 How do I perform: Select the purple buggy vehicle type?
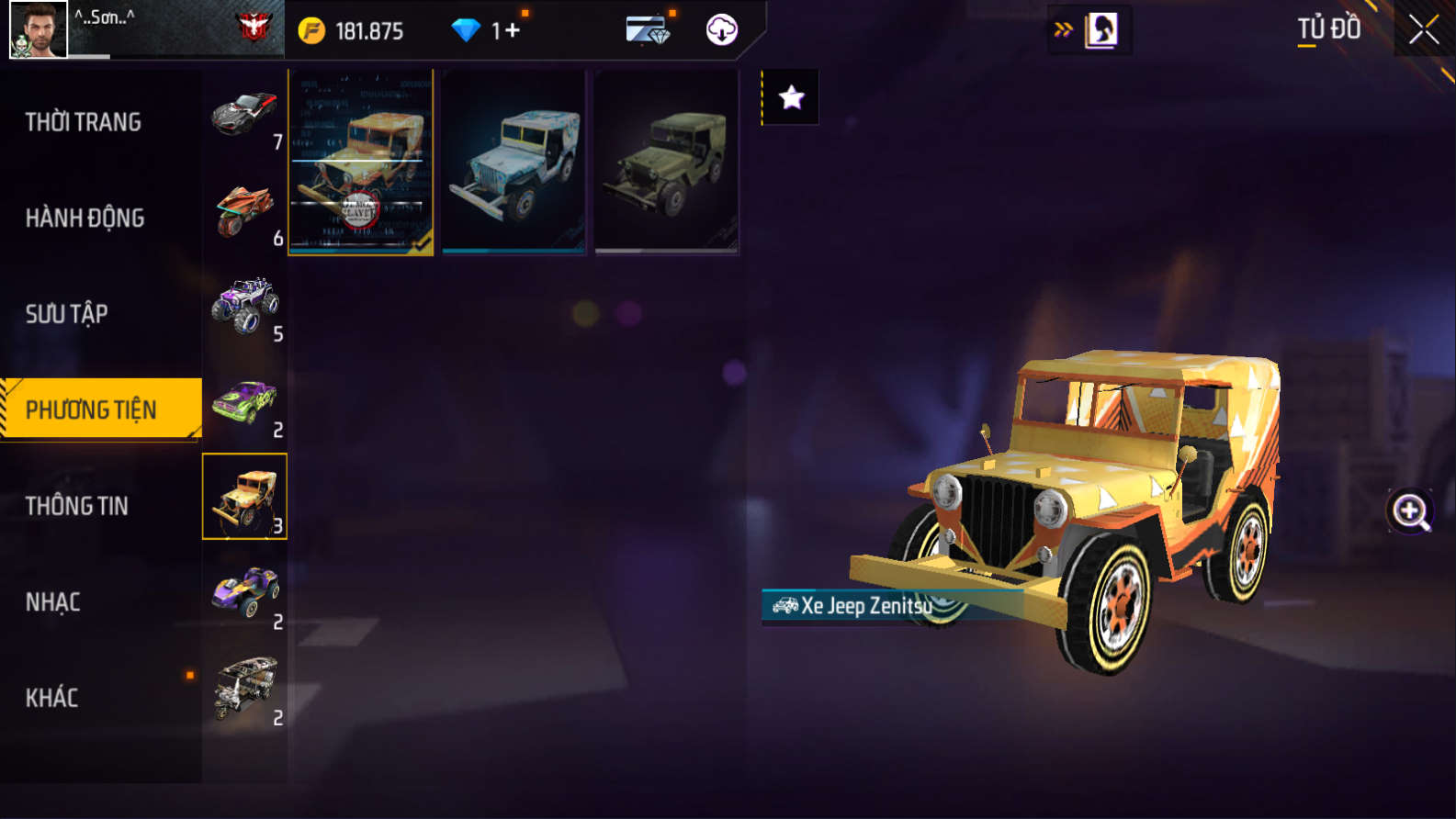[244, 593]
